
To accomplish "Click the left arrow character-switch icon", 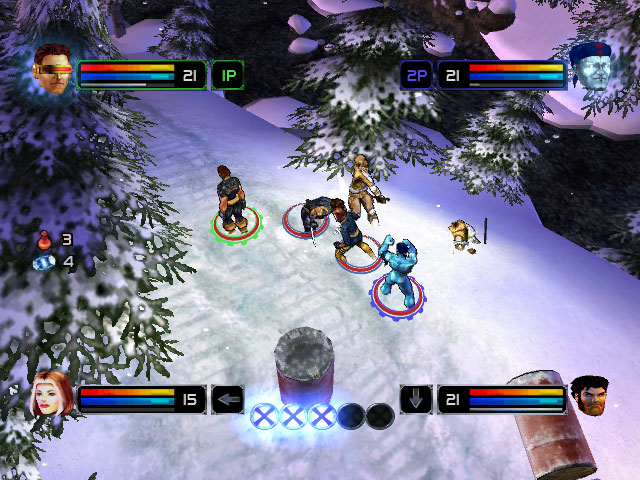I will click(228, 399).
